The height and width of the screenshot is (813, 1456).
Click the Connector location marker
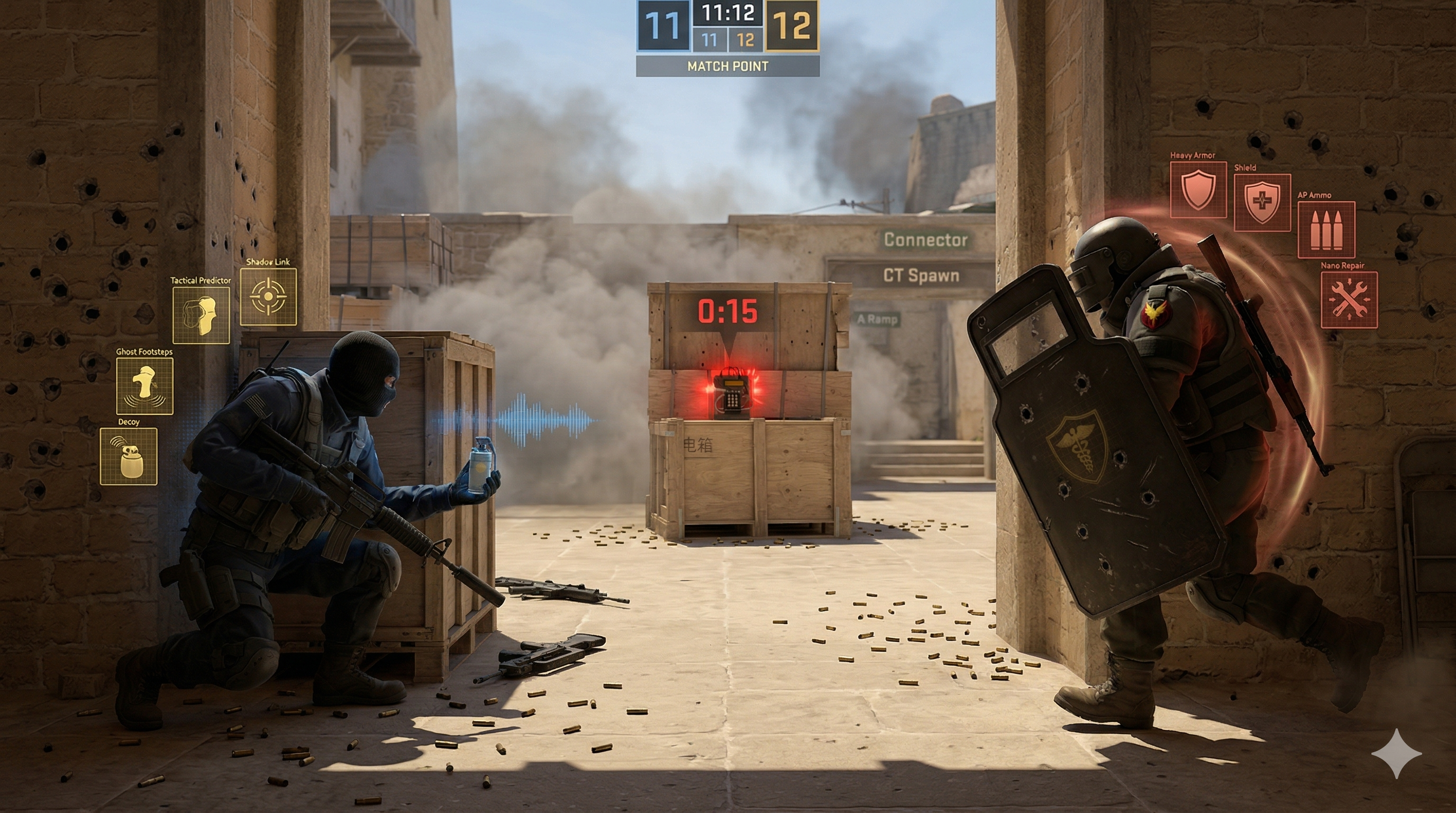(926, 240)
